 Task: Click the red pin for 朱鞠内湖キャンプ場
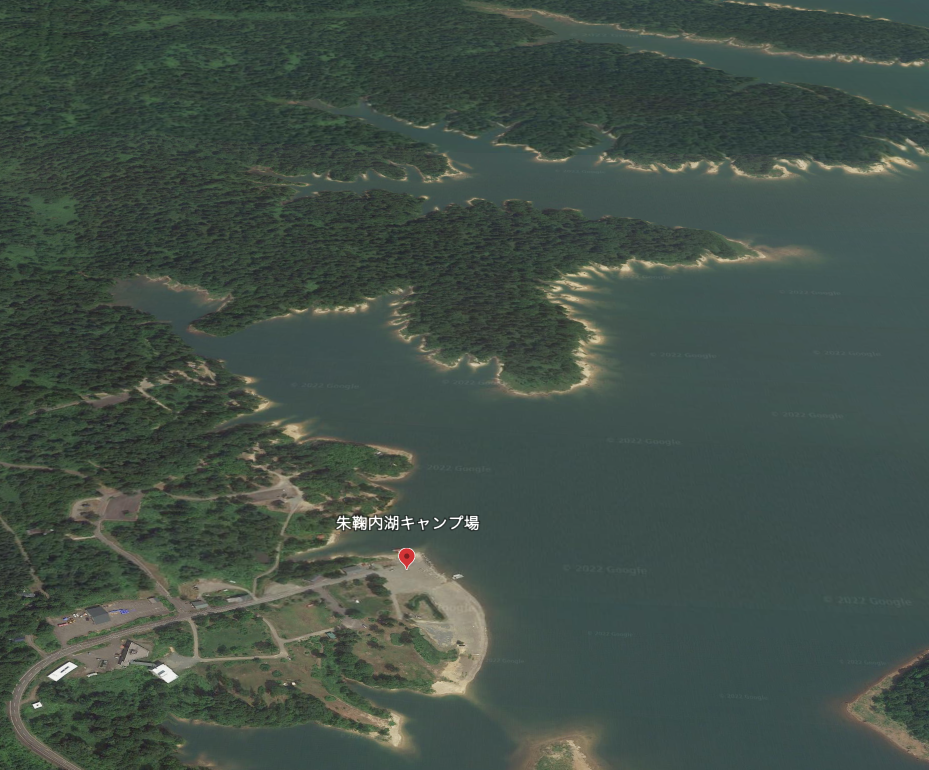click(406, 557)
